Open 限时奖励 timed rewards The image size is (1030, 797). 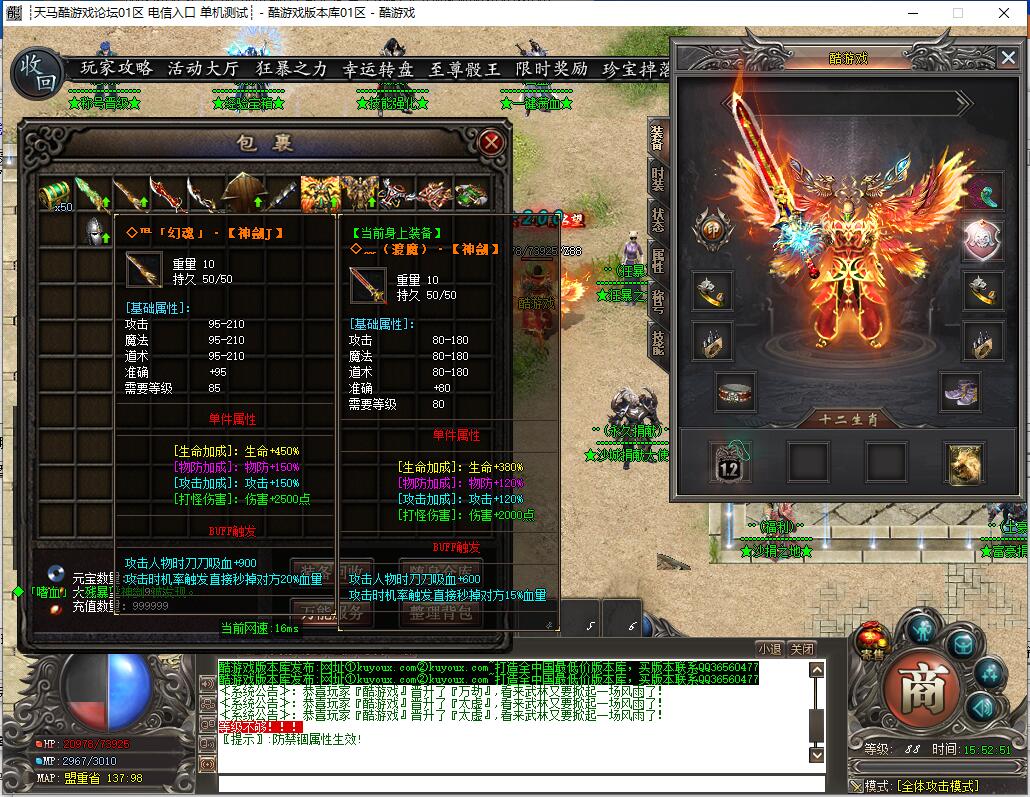pos(552,69)
